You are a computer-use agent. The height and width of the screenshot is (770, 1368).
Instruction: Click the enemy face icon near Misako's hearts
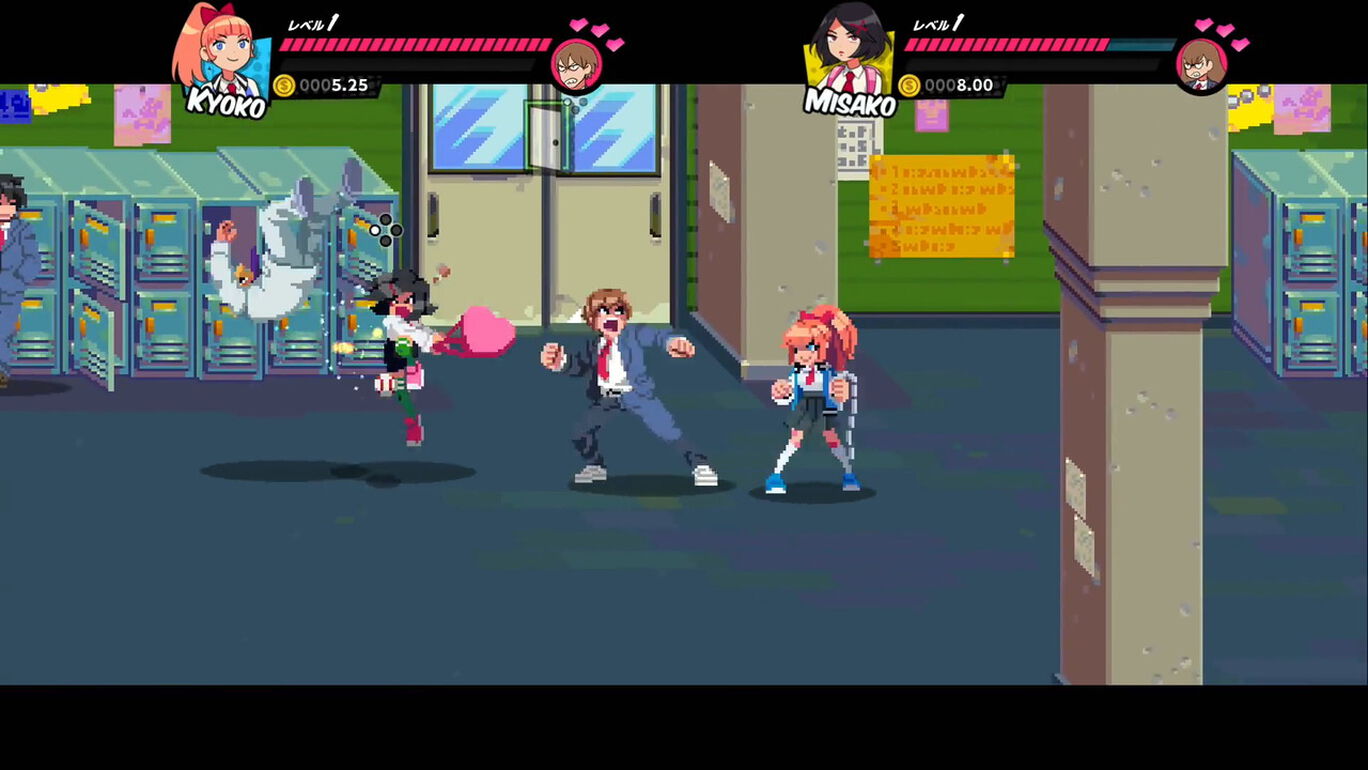[1200, 65]
